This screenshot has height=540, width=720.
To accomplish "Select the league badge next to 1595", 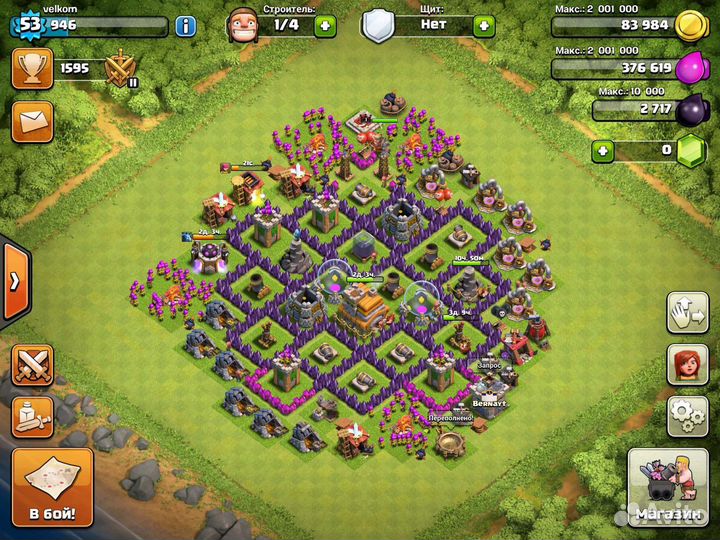I will [122, 70].
